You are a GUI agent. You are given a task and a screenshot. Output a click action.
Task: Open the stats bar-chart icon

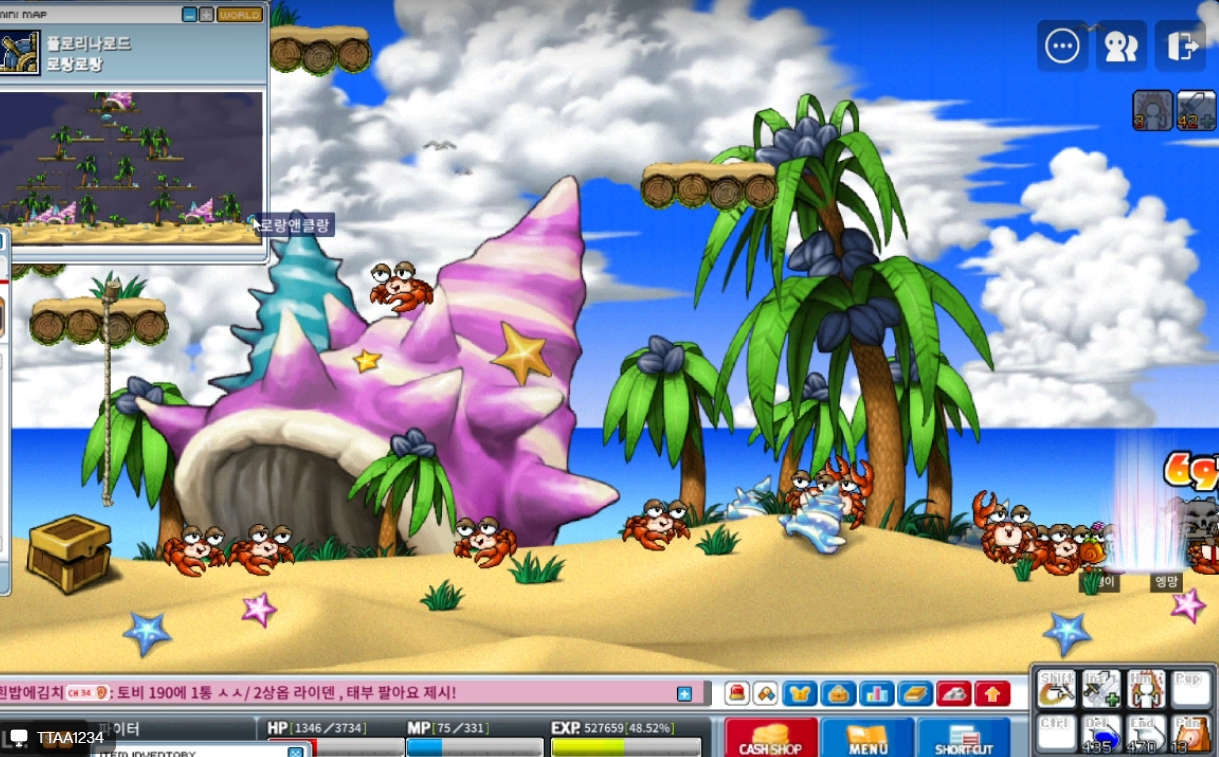point(877,693)
